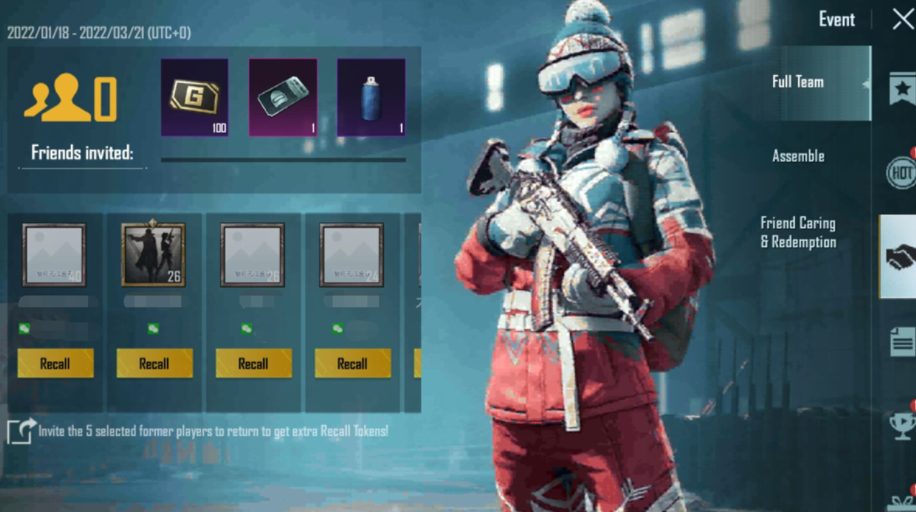The image size is (916, 512).
Task: Select Friend Caring & Redemption tab
Action: pyautogui.click(x=797, y=232)
